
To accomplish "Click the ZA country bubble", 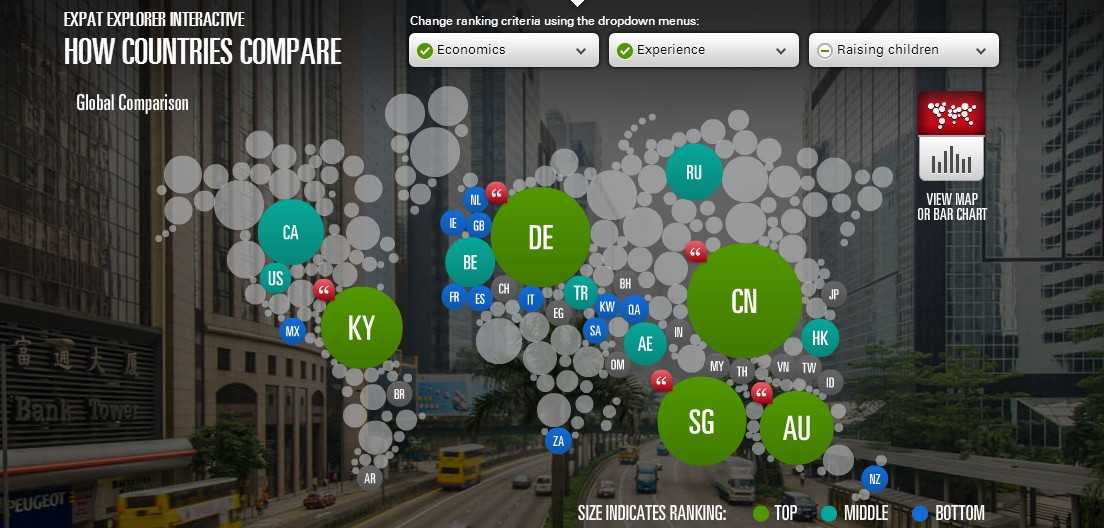I will click(558, 440).
